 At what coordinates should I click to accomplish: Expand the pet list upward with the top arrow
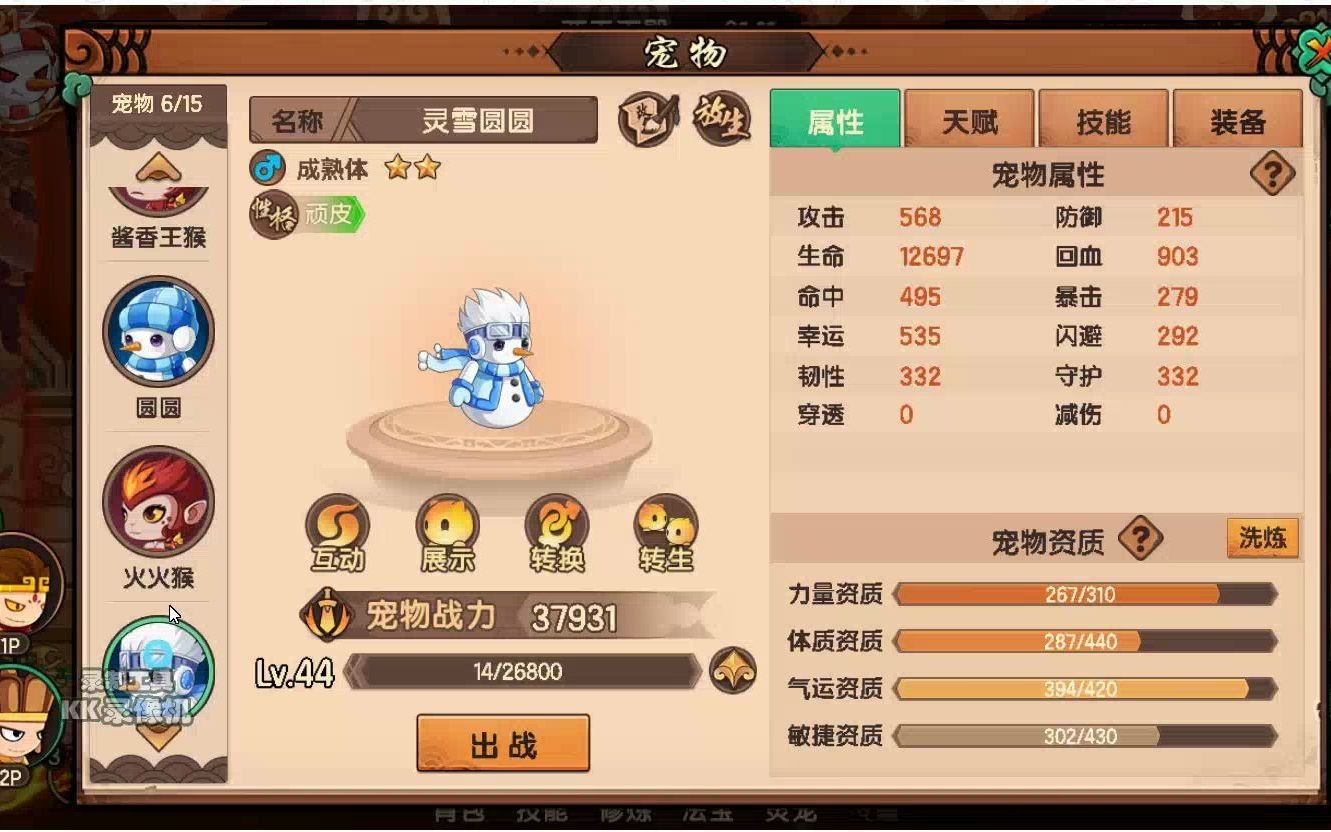(x=158, y=166)
